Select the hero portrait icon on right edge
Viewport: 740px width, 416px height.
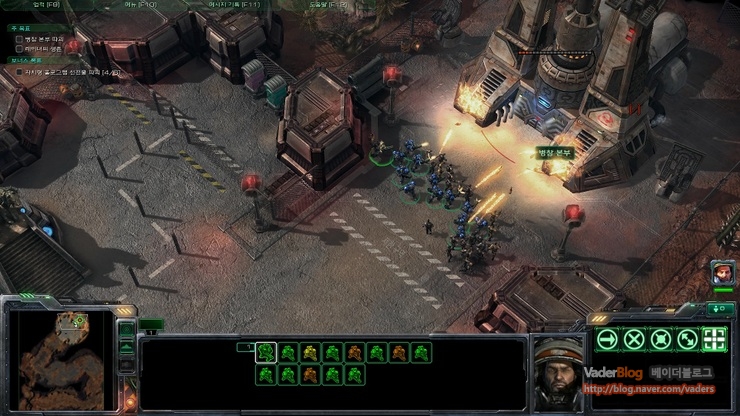tap(721, 271)
